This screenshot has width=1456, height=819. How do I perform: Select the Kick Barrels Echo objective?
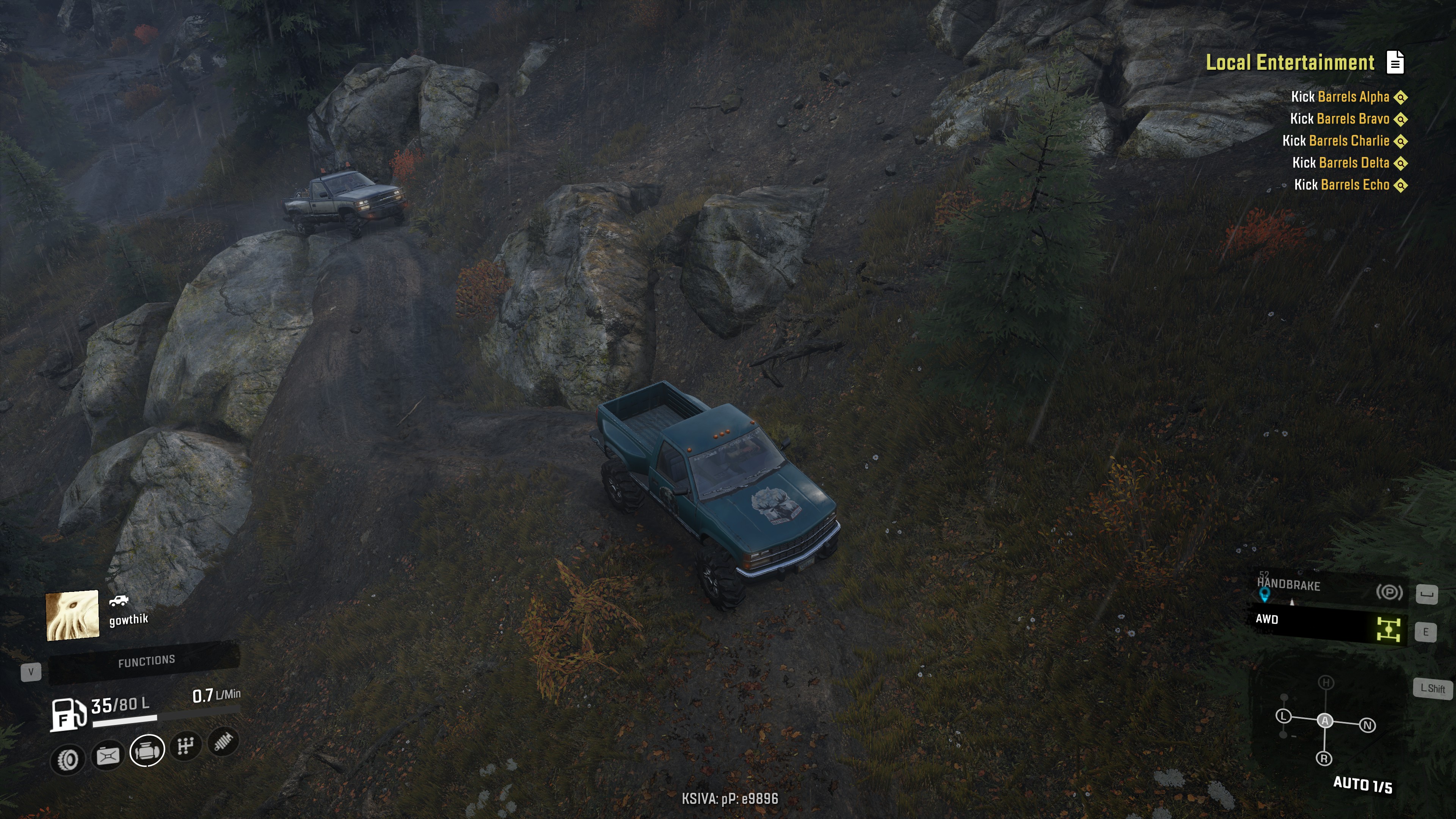(1341, 185)
